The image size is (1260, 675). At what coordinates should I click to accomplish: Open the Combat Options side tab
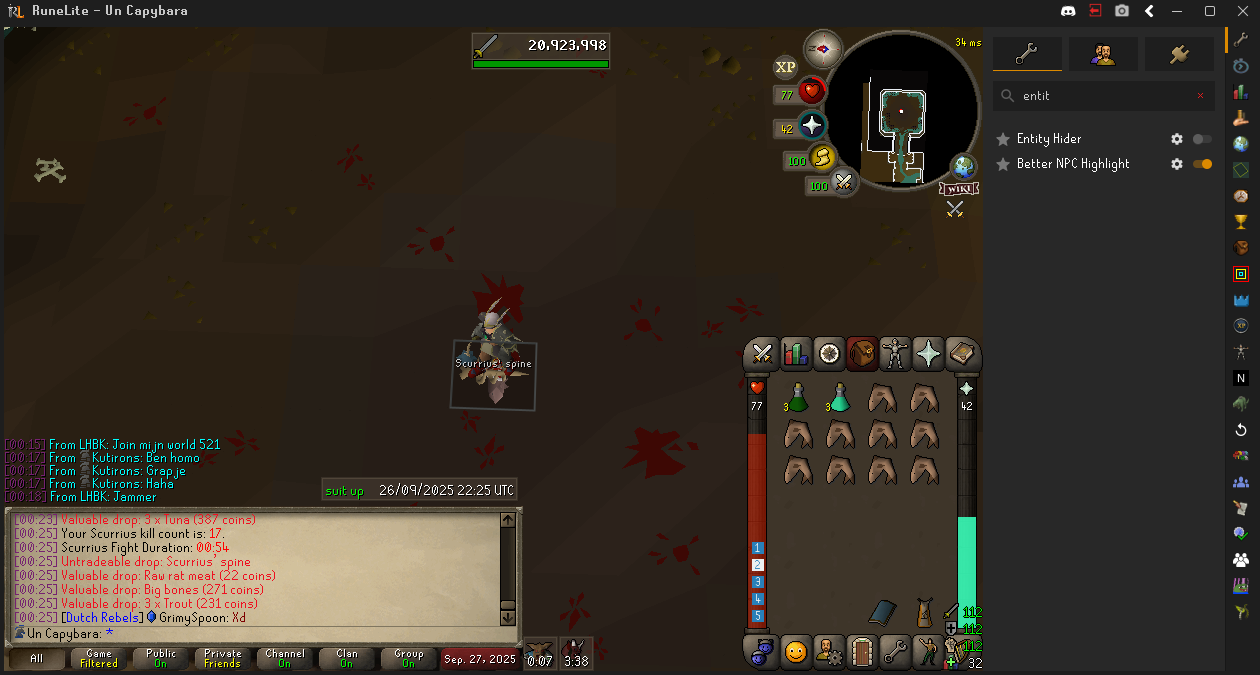tap(763, 354)
